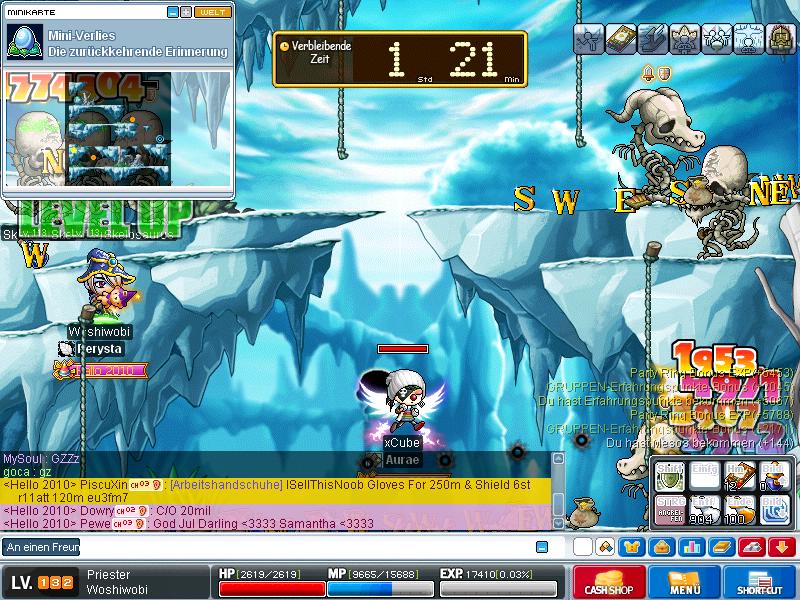Open the skill book icon

tap(719, 547)
